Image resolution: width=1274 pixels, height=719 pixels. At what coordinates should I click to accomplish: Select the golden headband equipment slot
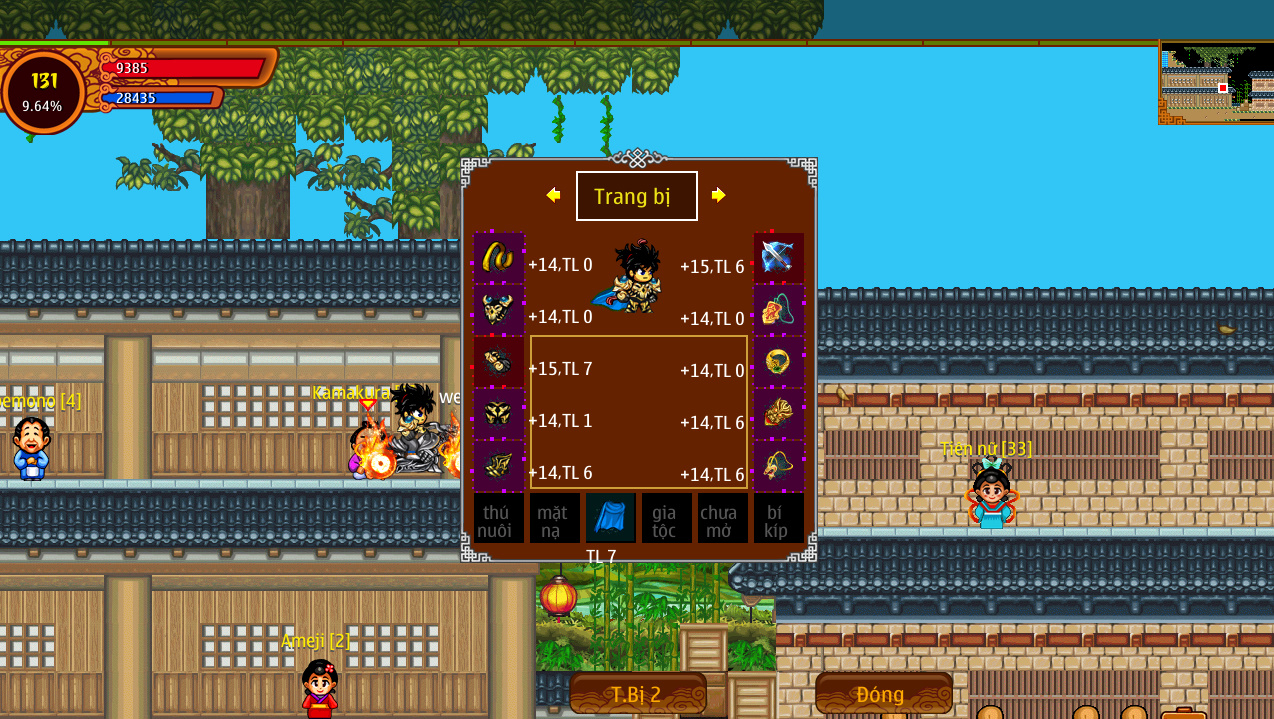[x=498, y=258]
